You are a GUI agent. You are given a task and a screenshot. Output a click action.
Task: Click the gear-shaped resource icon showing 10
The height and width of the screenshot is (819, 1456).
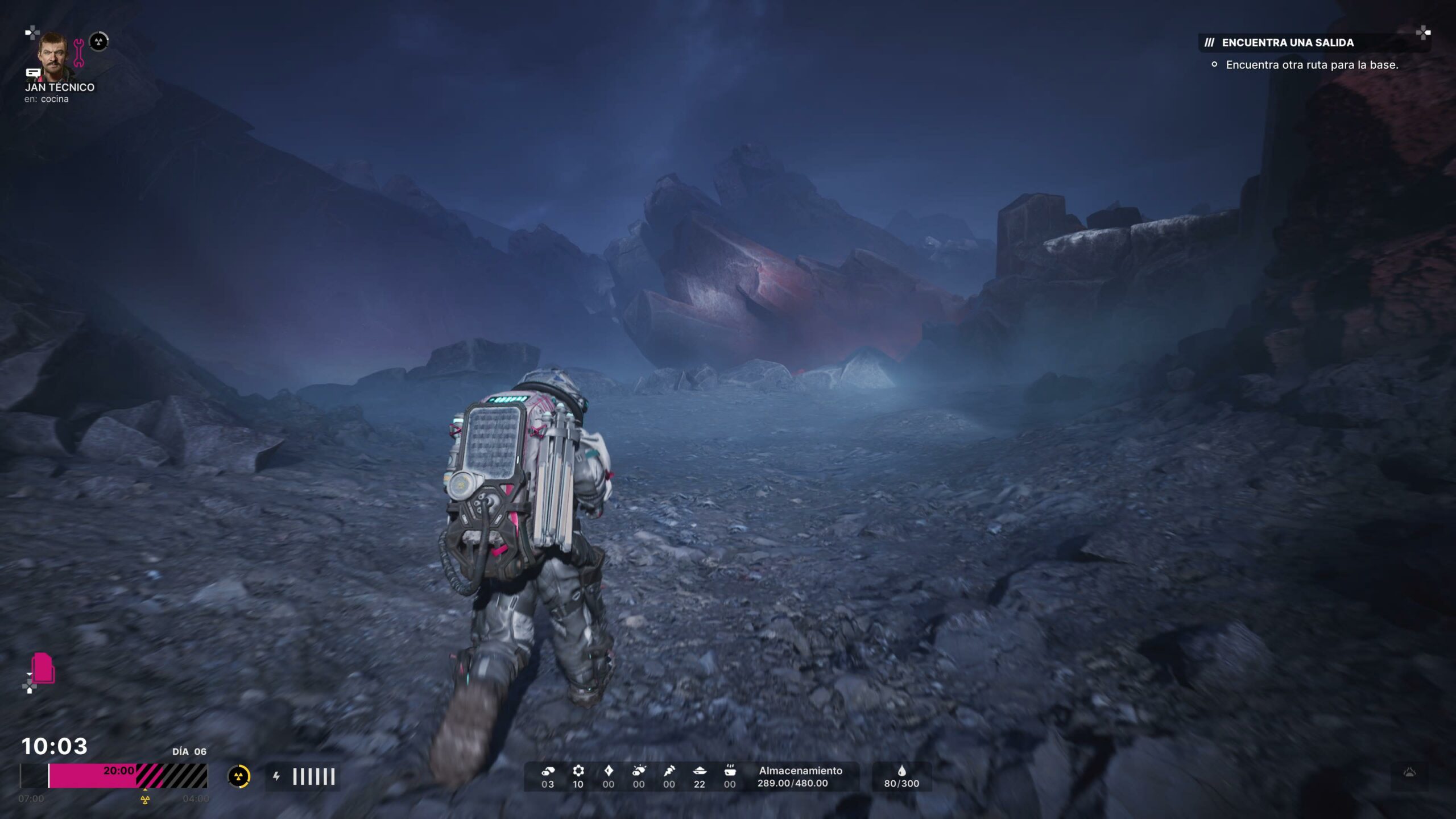[578, 771]
